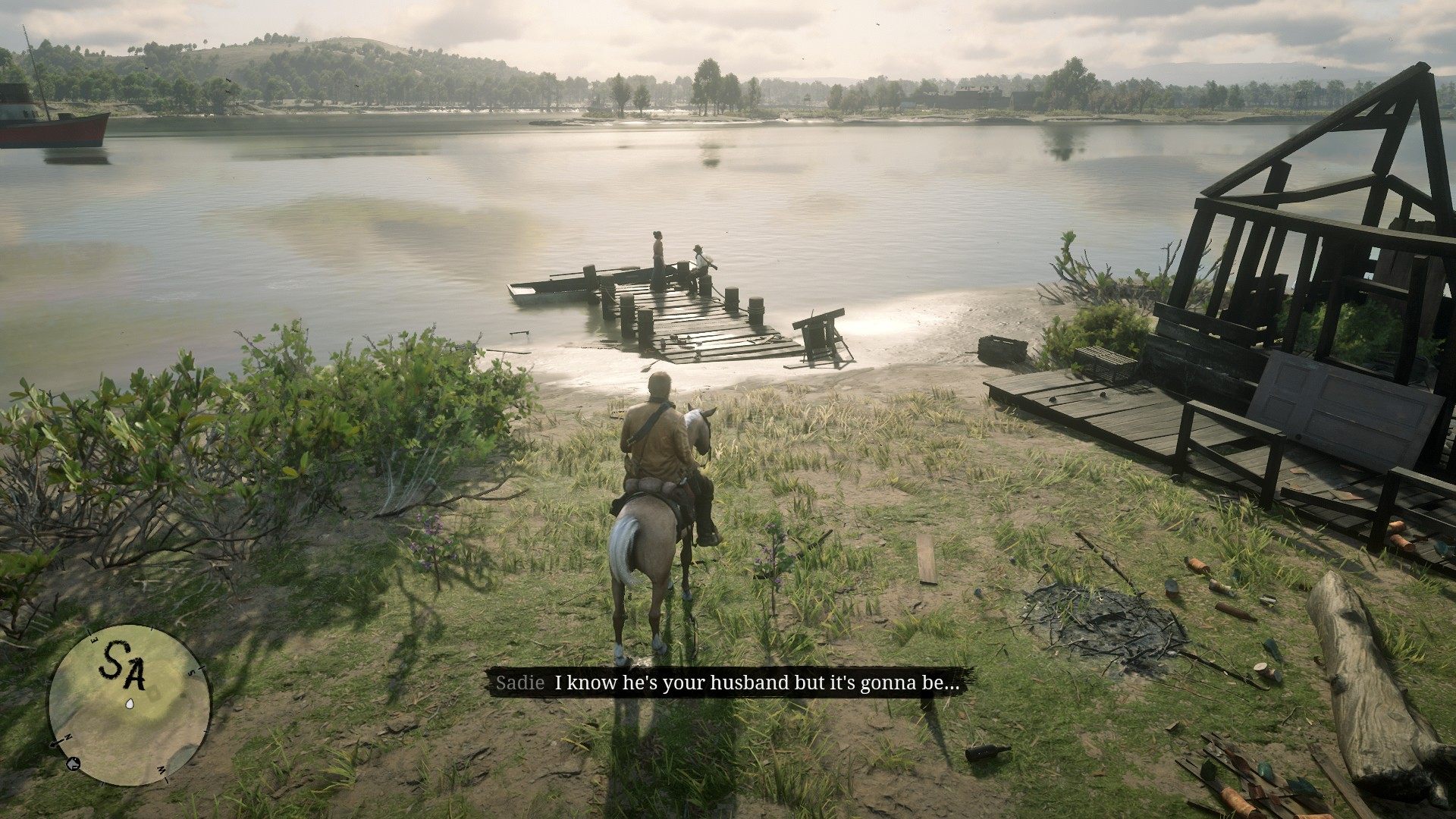The image size is (1456, 819).
Task: Select the dark waypoint blip on the minimap
Action: pyautogui.click(x=74, y=764)
